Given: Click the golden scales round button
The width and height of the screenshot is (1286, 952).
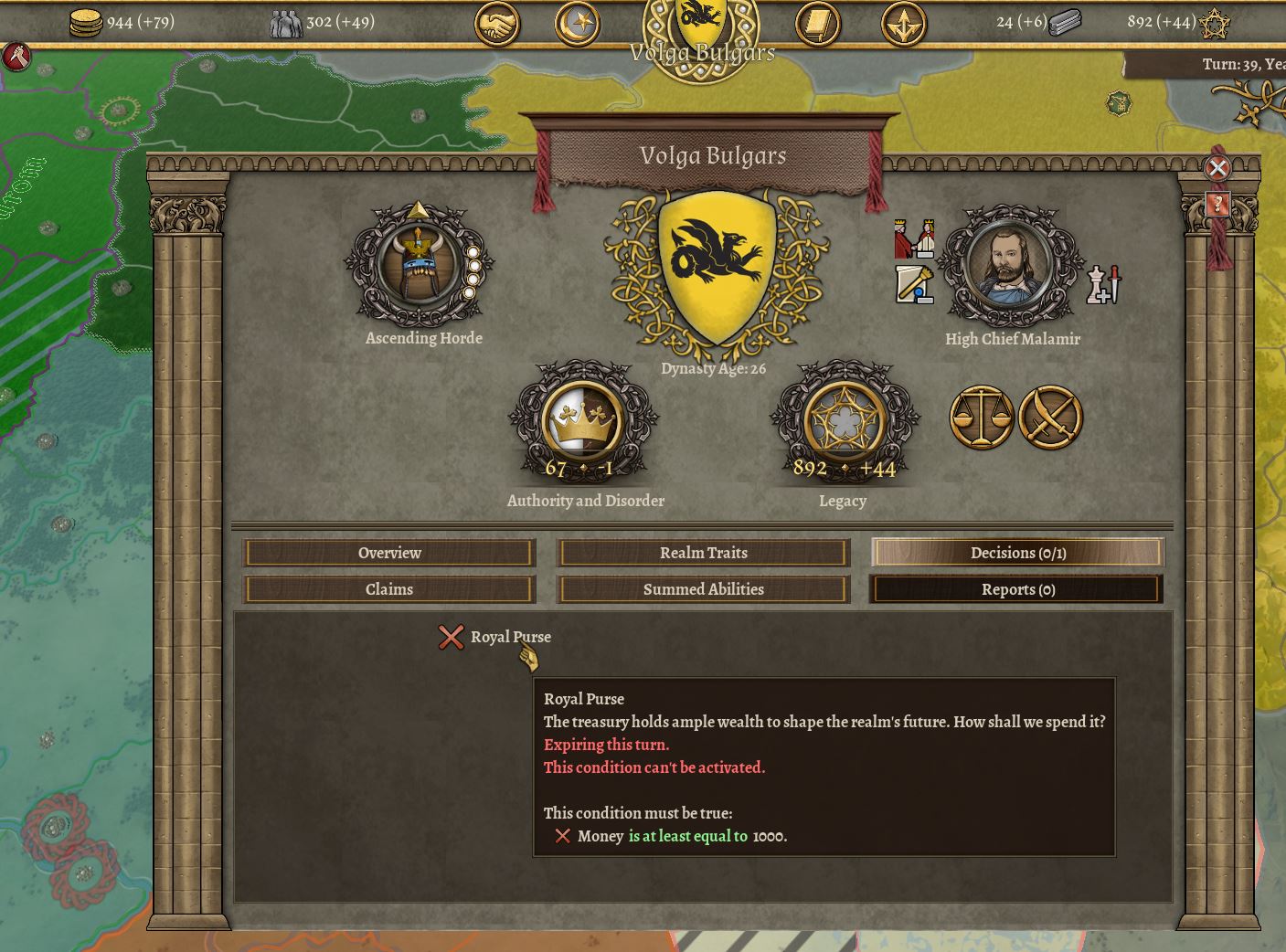Looking at the screenshot, I should (982, 418).
